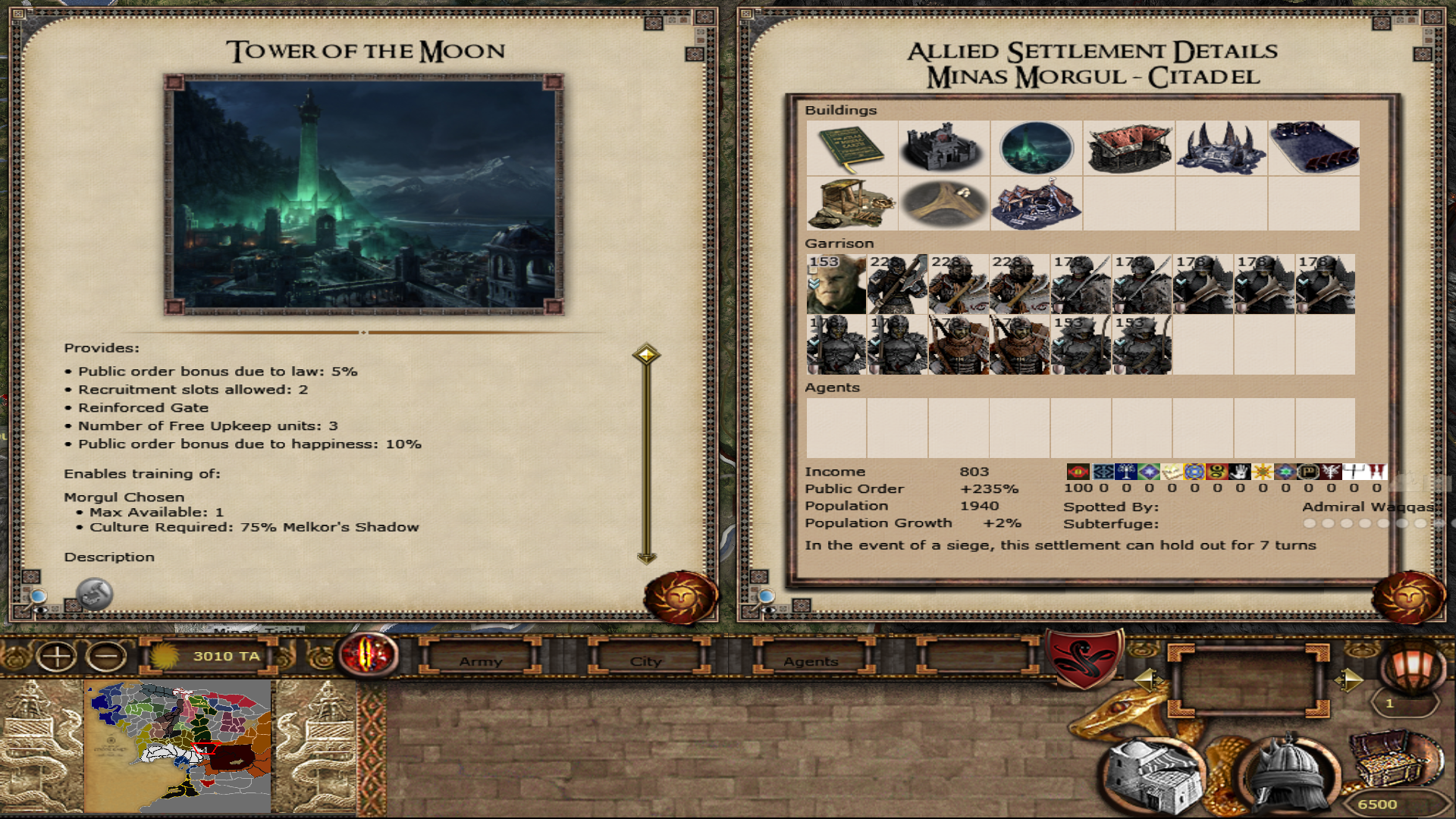Select the red-roofed barracks building icon
The height and width of the screenshot is (819, 1456).
(x=1128, y=148)
